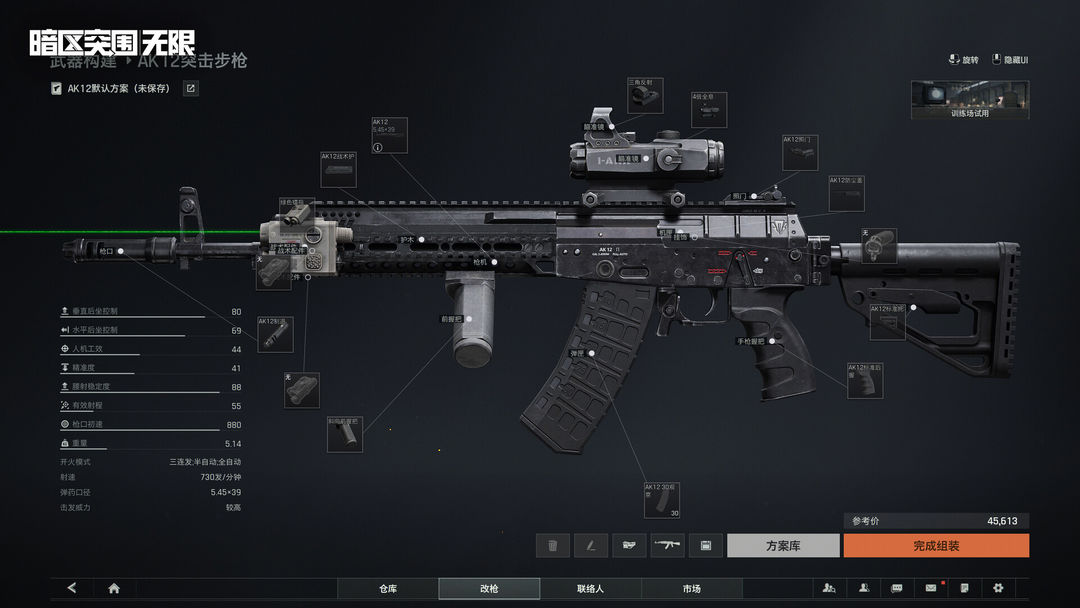
Task: Click the floppy disk save icon
Action: tap(705, 545)
